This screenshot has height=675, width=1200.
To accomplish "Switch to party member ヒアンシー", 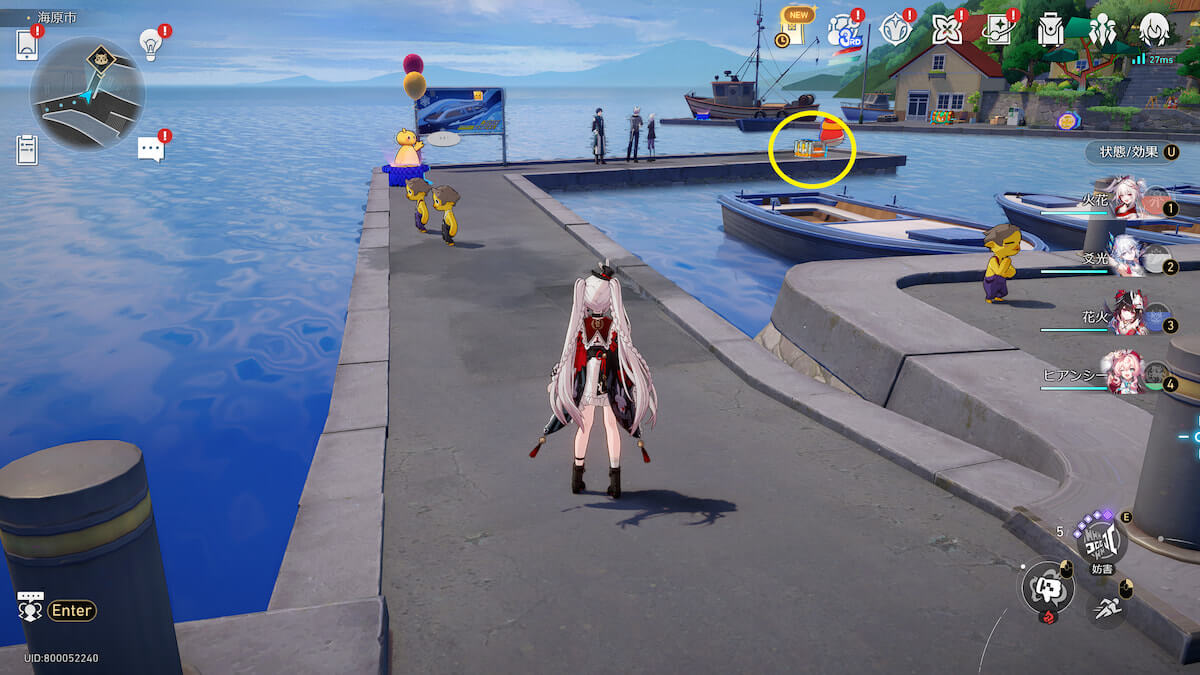I will coord(1124,374).
